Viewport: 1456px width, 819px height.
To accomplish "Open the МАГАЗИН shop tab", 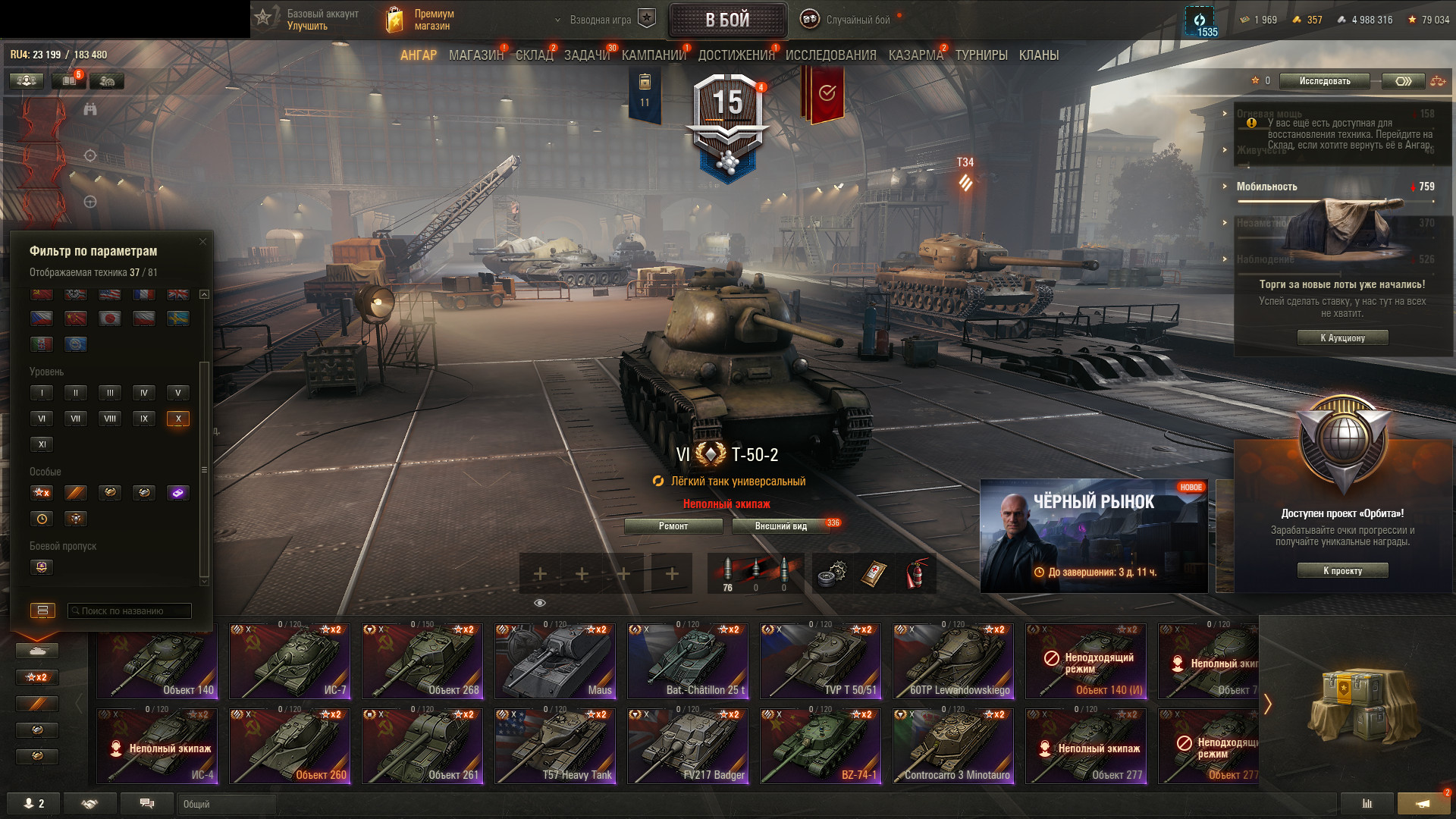I will click(x=475, y=55).
